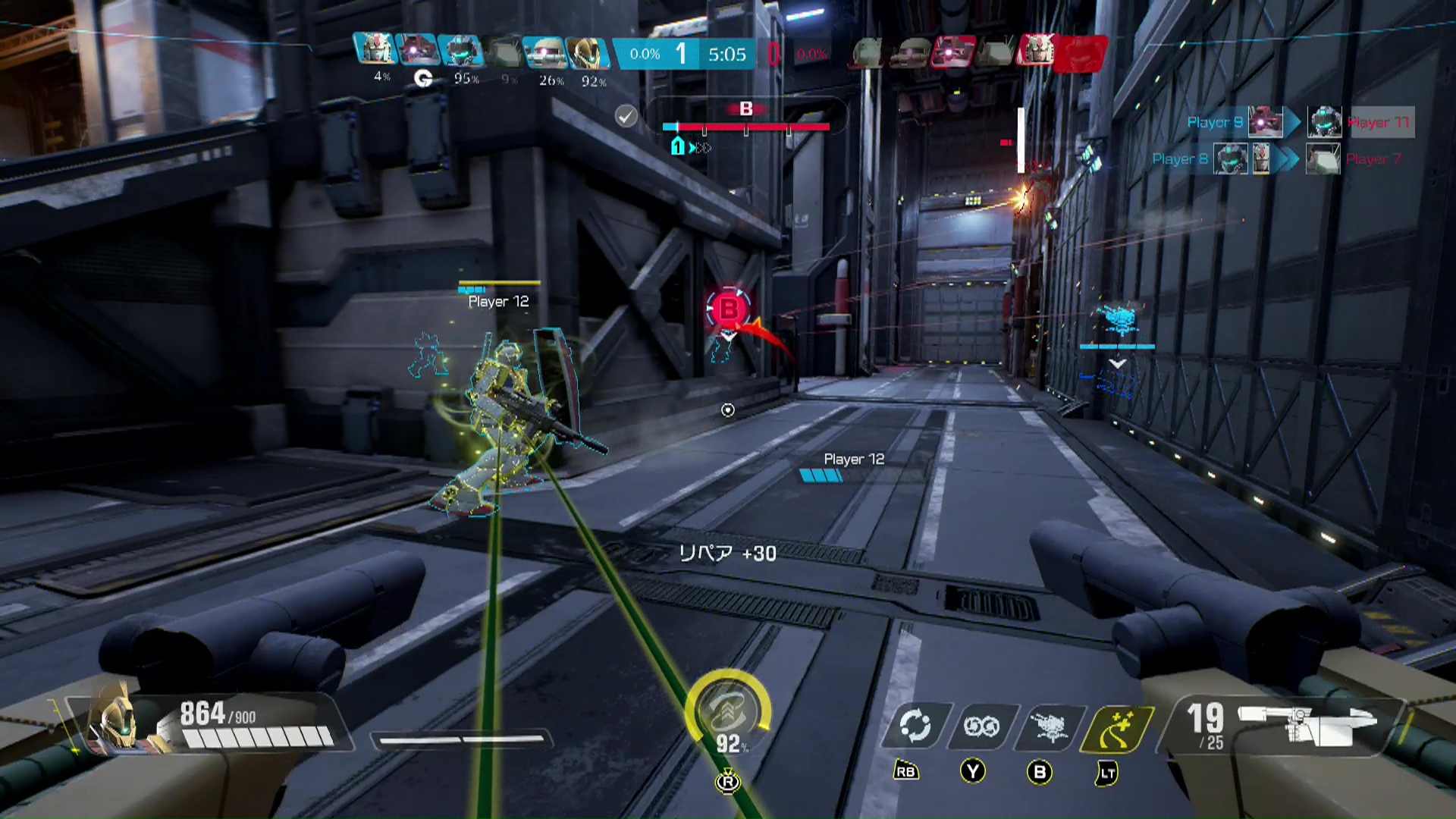
Task: Select the blue teammate portrait showing 26%
Action: (545, 52)
